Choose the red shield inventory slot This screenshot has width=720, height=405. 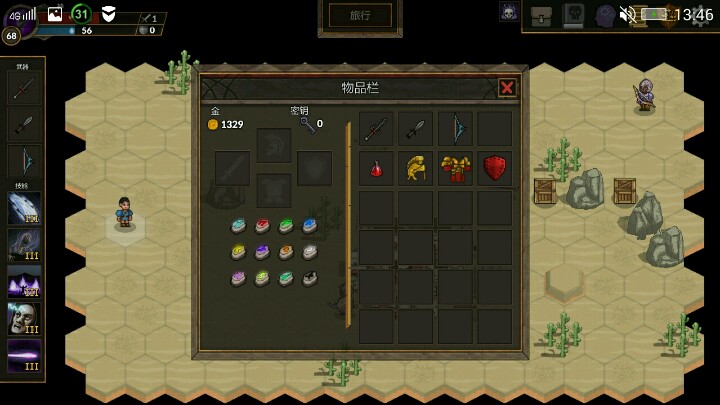pyautogui.click(x=495, y=168)
